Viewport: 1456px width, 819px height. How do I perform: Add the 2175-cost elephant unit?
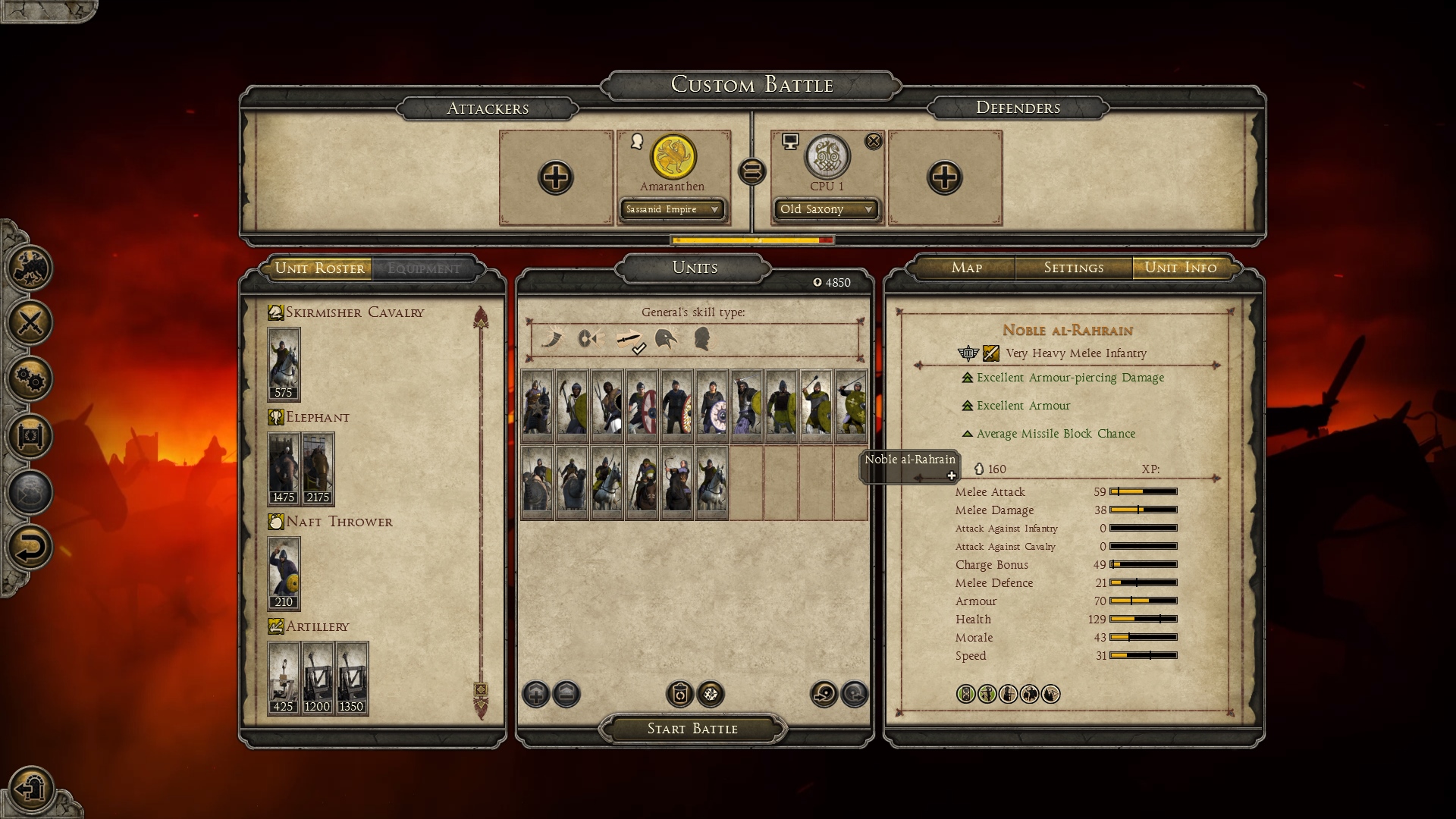318,469
